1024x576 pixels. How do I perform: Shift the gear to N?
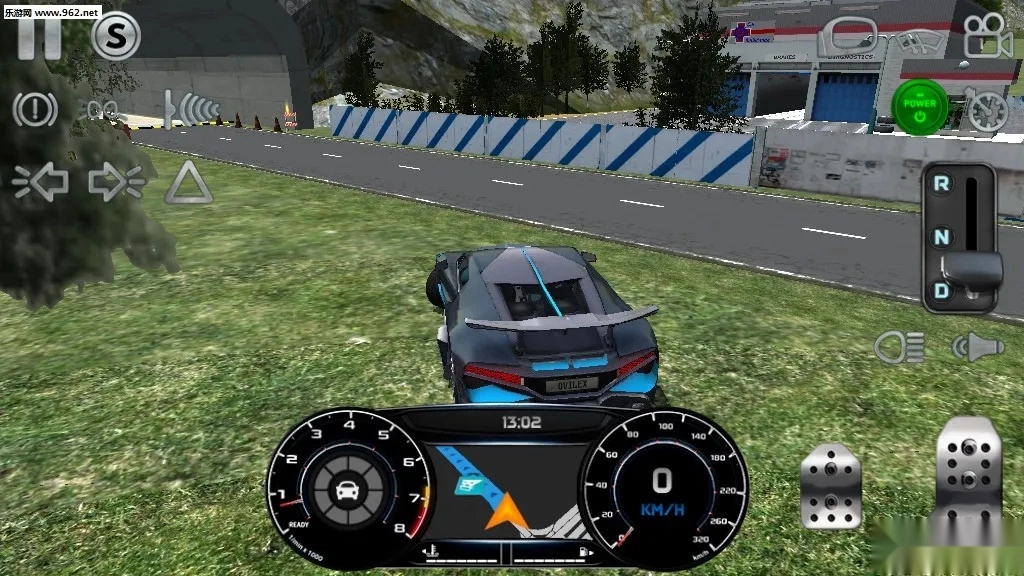click(x=941, y=237)
